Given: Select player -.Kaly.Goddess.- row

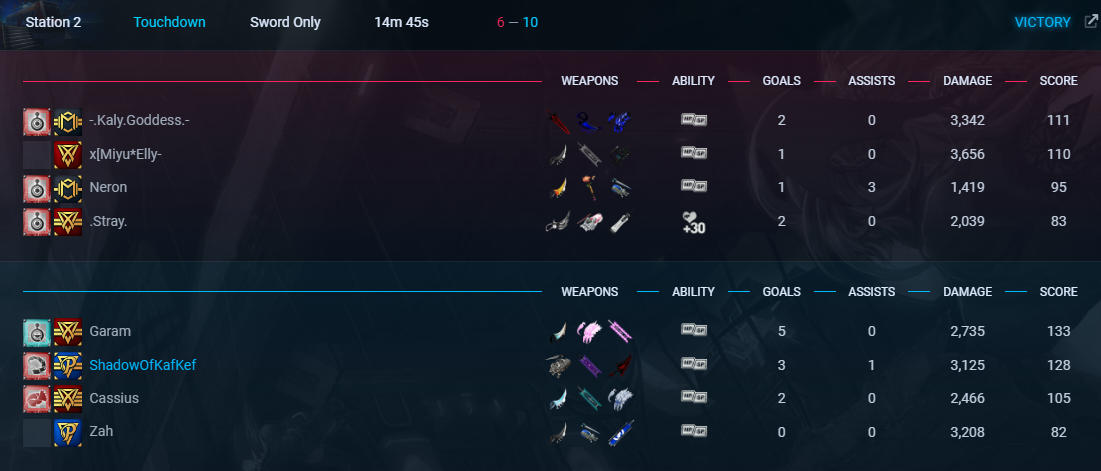Looking at the screenshot, I should [x=139, y=120].
